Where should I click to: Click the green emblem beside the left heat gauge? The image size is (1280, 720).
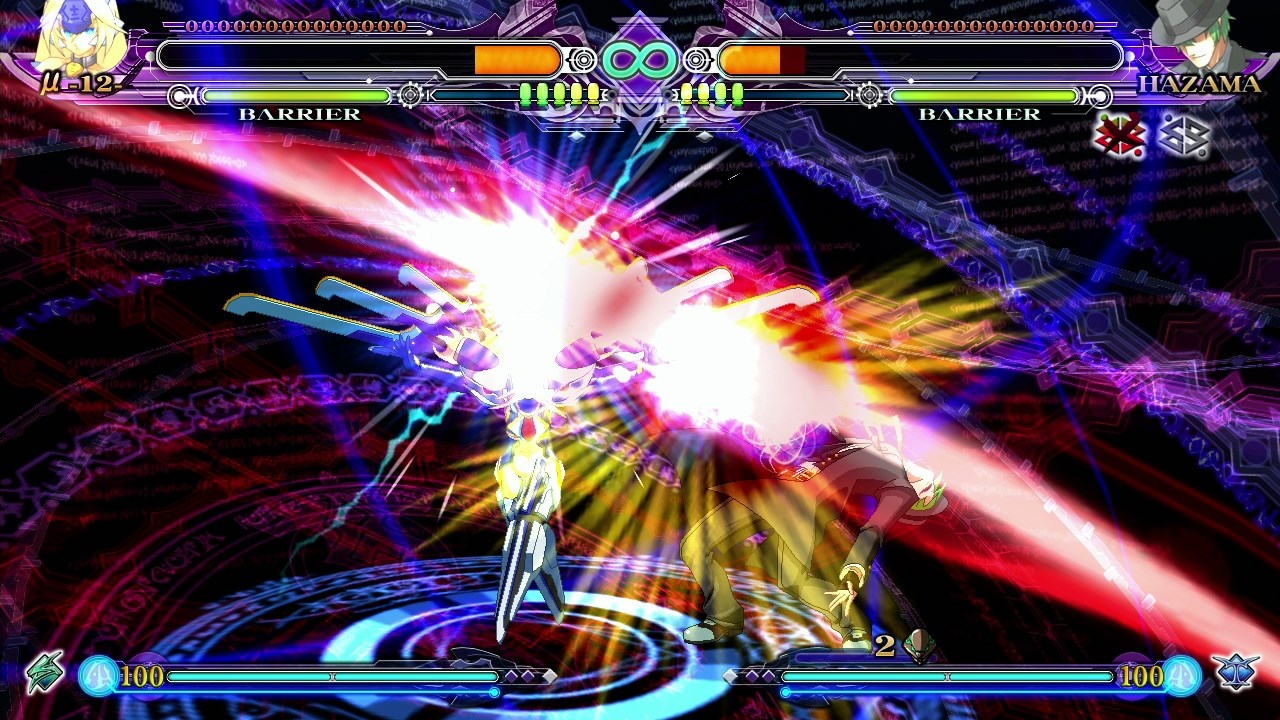click(44, 672)
